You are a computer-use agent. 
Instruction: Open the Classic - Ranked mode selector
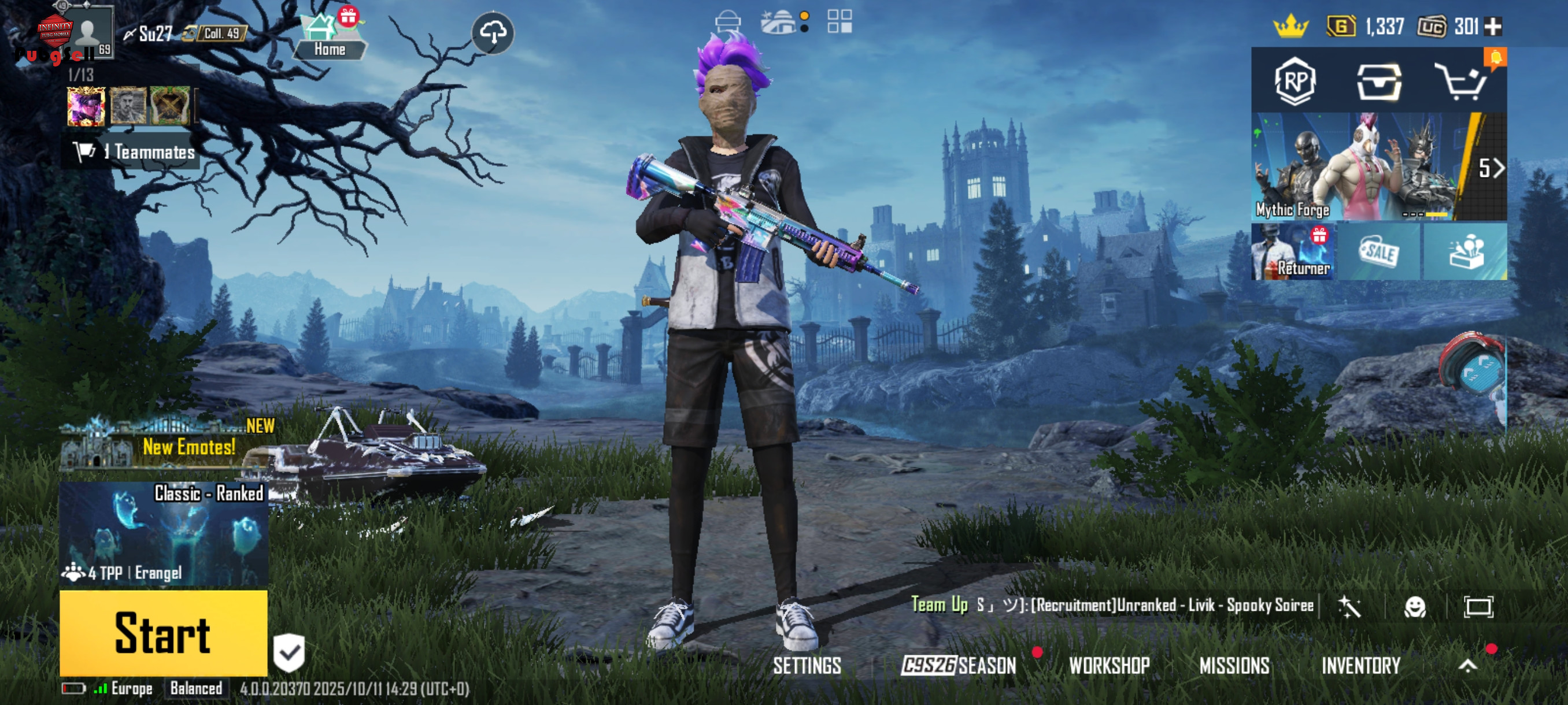pyautogui.click(x=163, y=533)
